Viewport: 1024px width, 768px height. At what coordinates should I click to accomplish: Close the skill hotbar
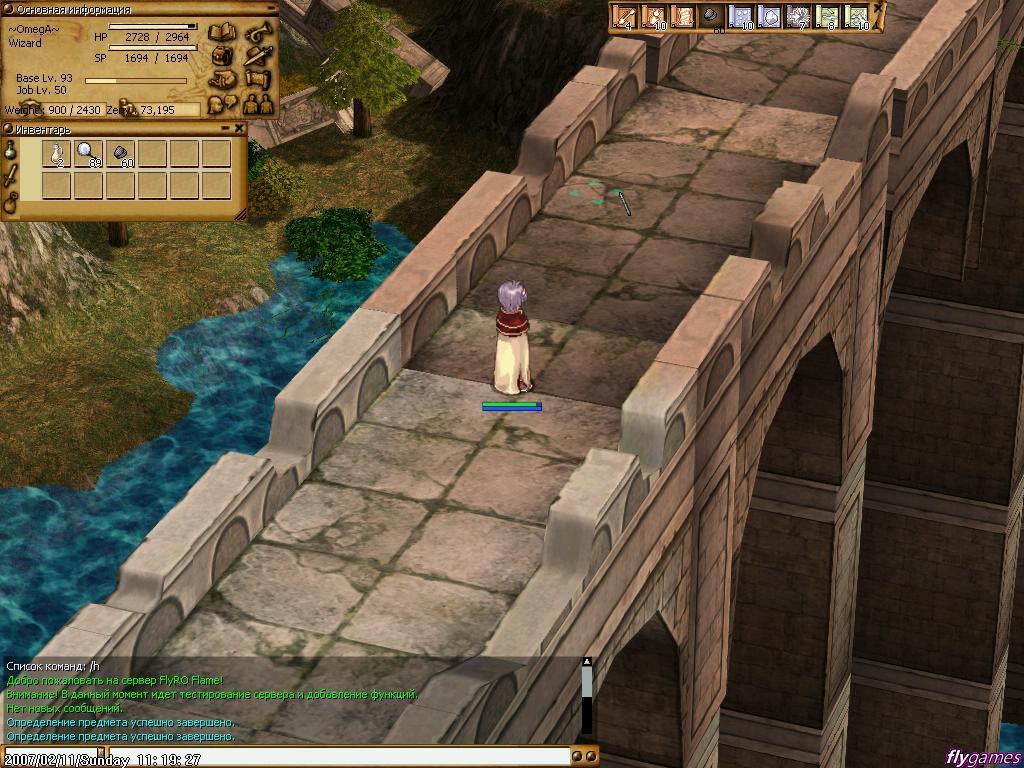pos(878,8)
